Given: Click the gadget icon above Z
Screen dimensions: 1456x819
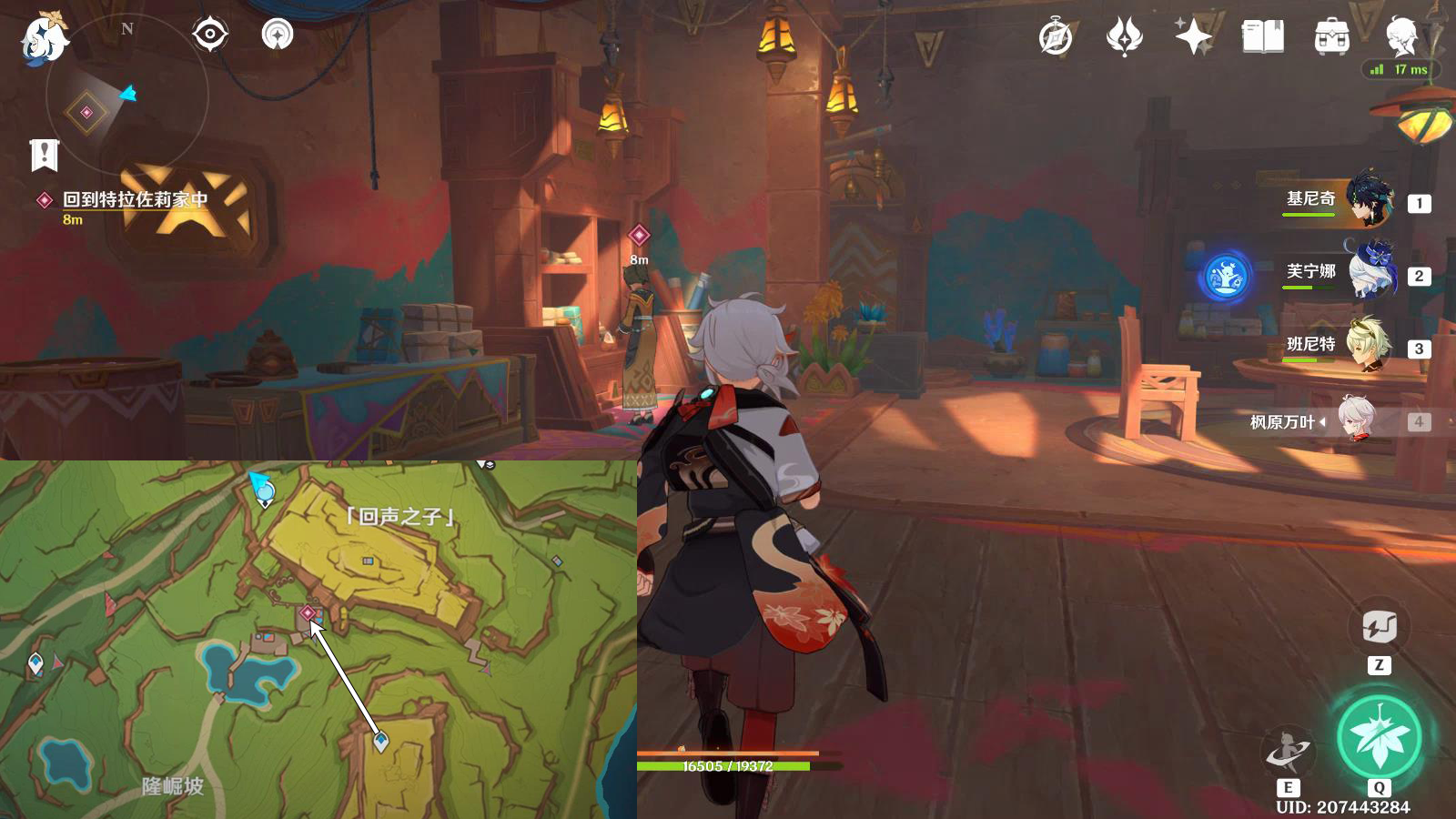Looking at the screenshot, I should (1379, 627).
